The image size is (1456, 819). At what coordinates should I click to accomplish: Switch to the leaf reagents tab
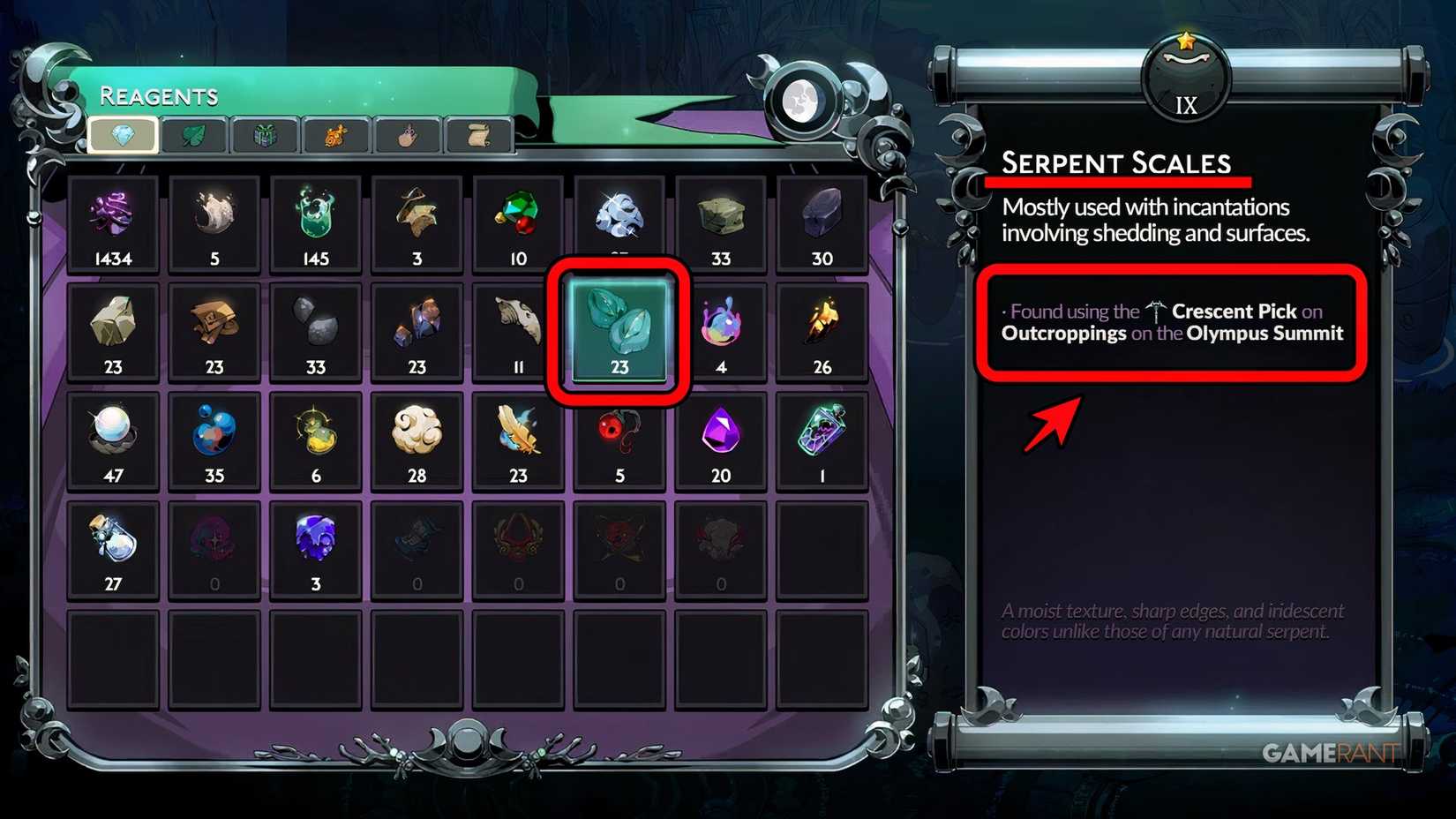pyautogui.click(x=194, y=135)
